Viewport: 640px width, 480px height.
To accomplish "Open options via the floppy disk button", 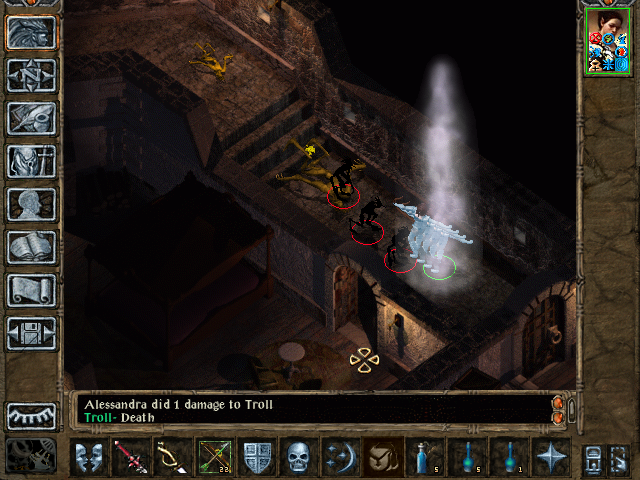I will (31, 333).
